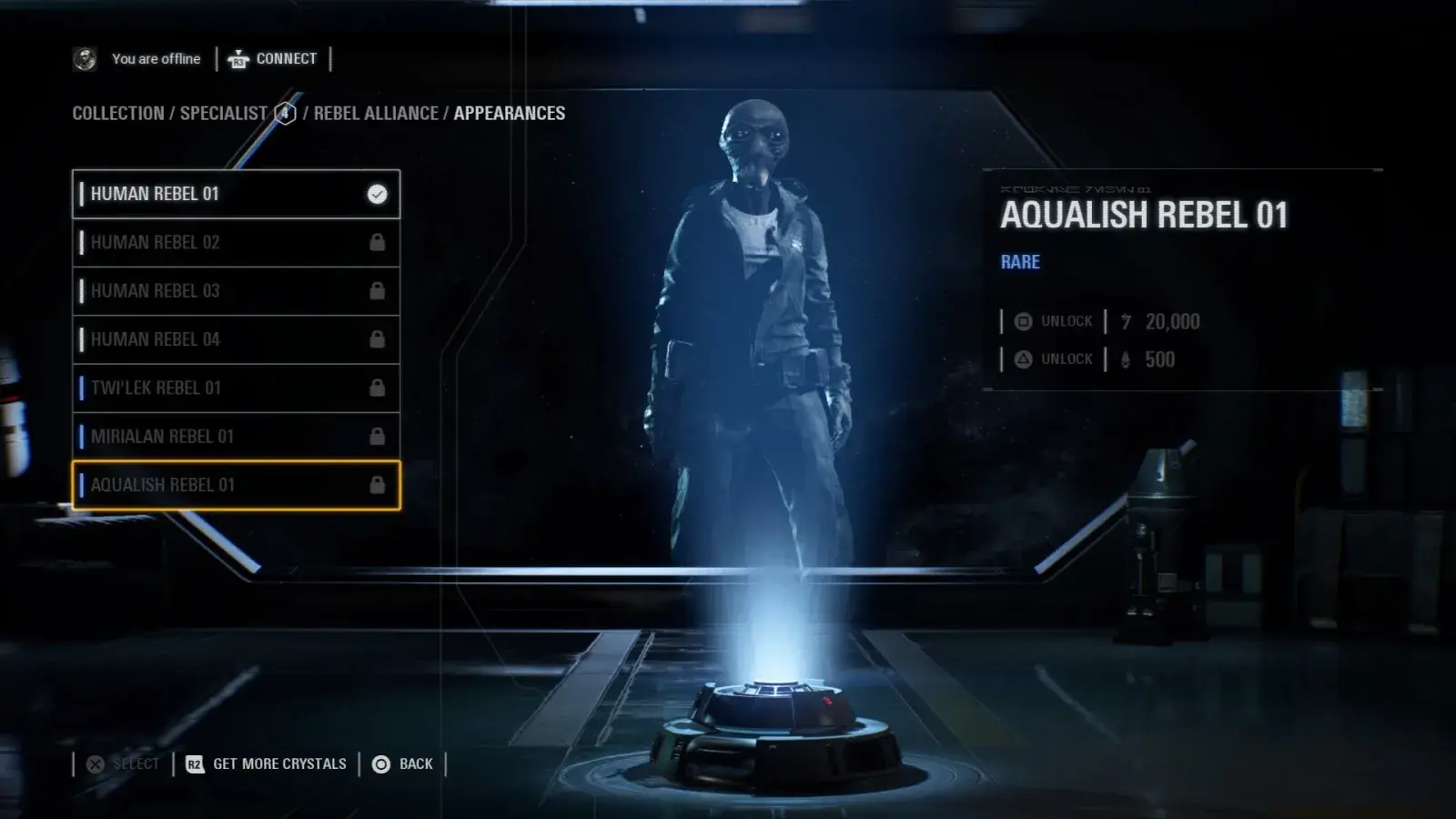
Task: Choose the Mirialan Rebel 01 entry
Action: (236, 436)
